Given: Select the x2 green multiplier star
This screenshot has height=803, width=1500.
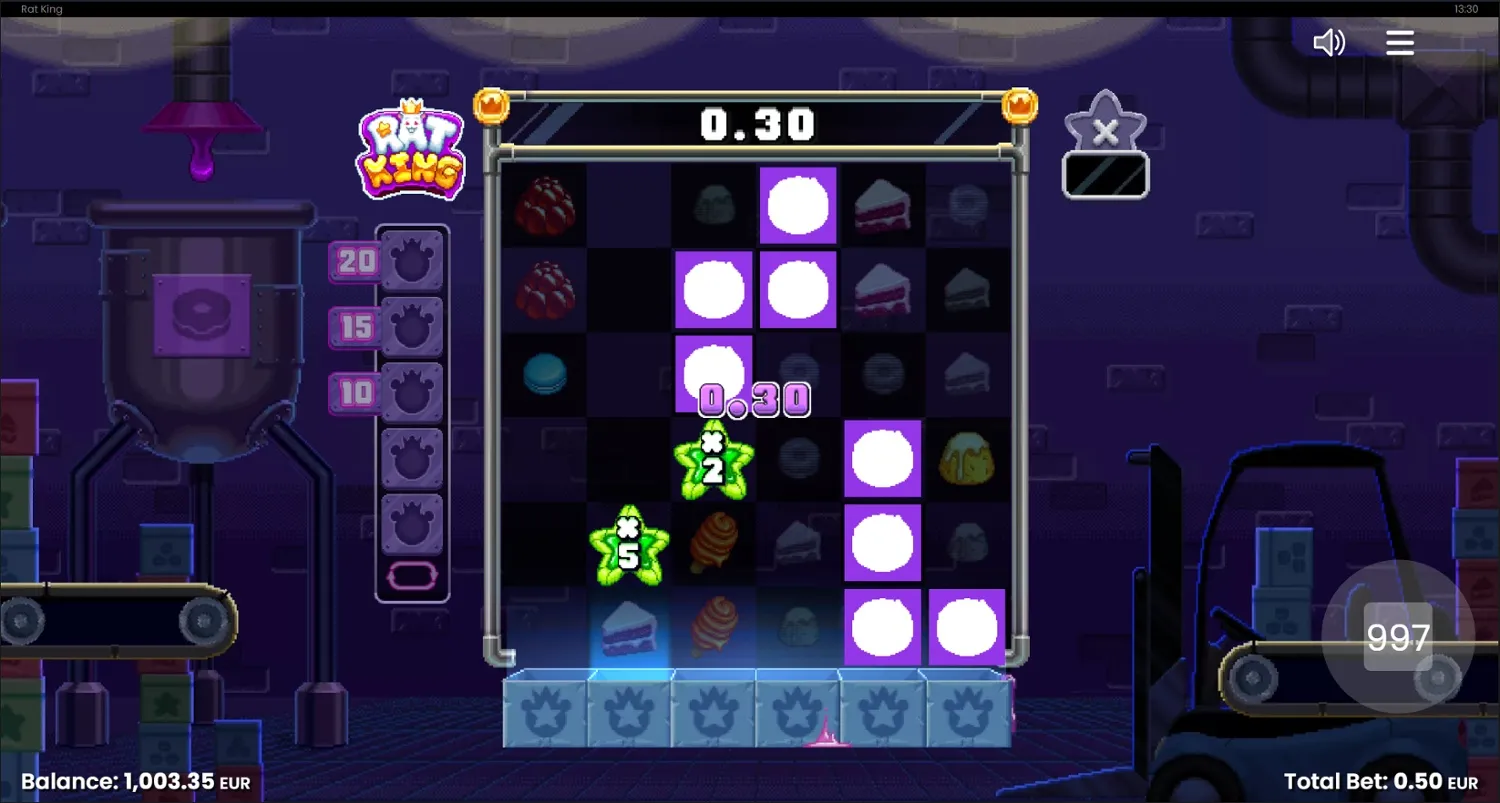Looking at the screenshot, I should (712, 460).
